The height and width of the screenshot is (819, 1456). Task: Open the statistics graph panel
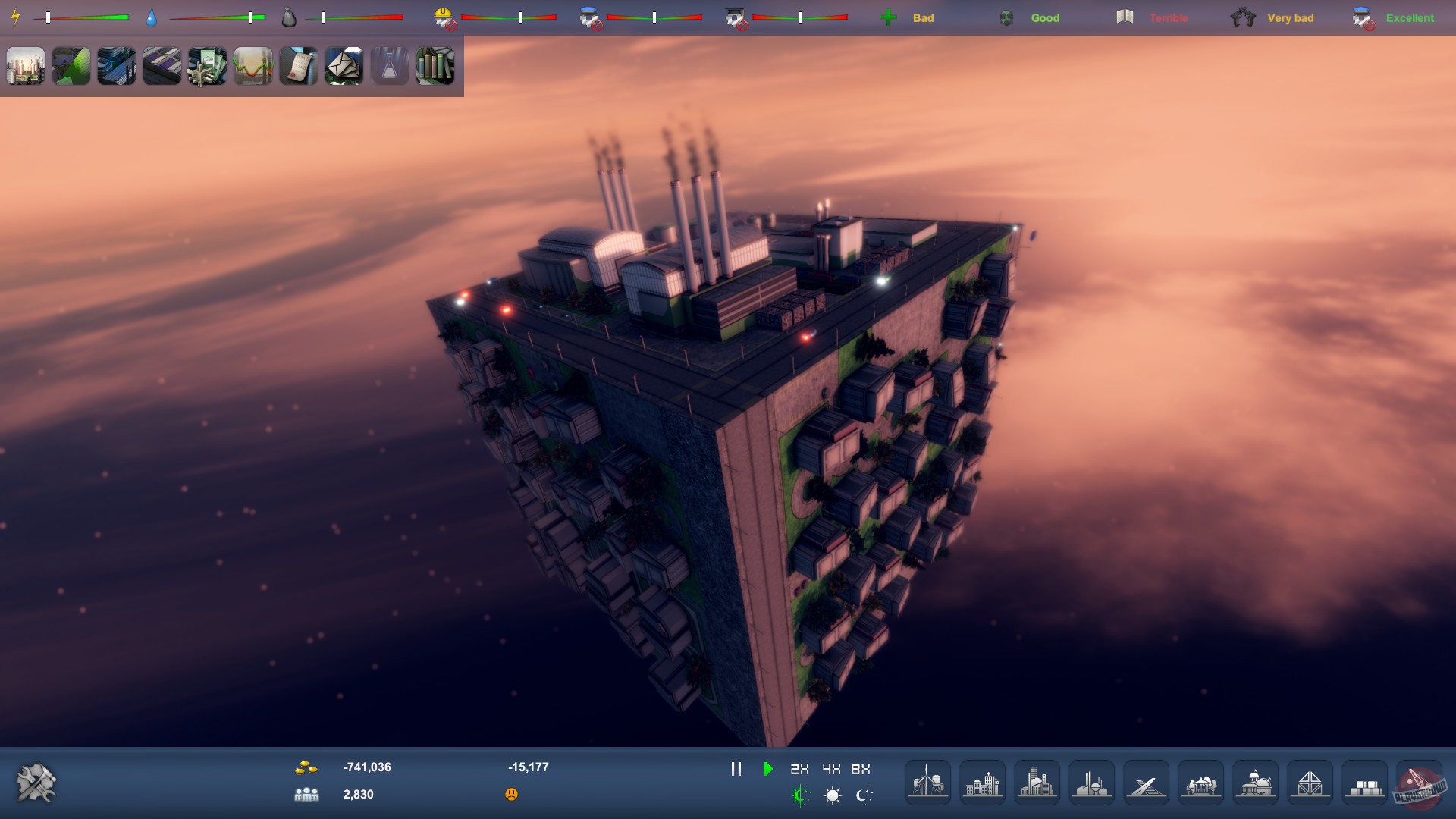point(253,67)
